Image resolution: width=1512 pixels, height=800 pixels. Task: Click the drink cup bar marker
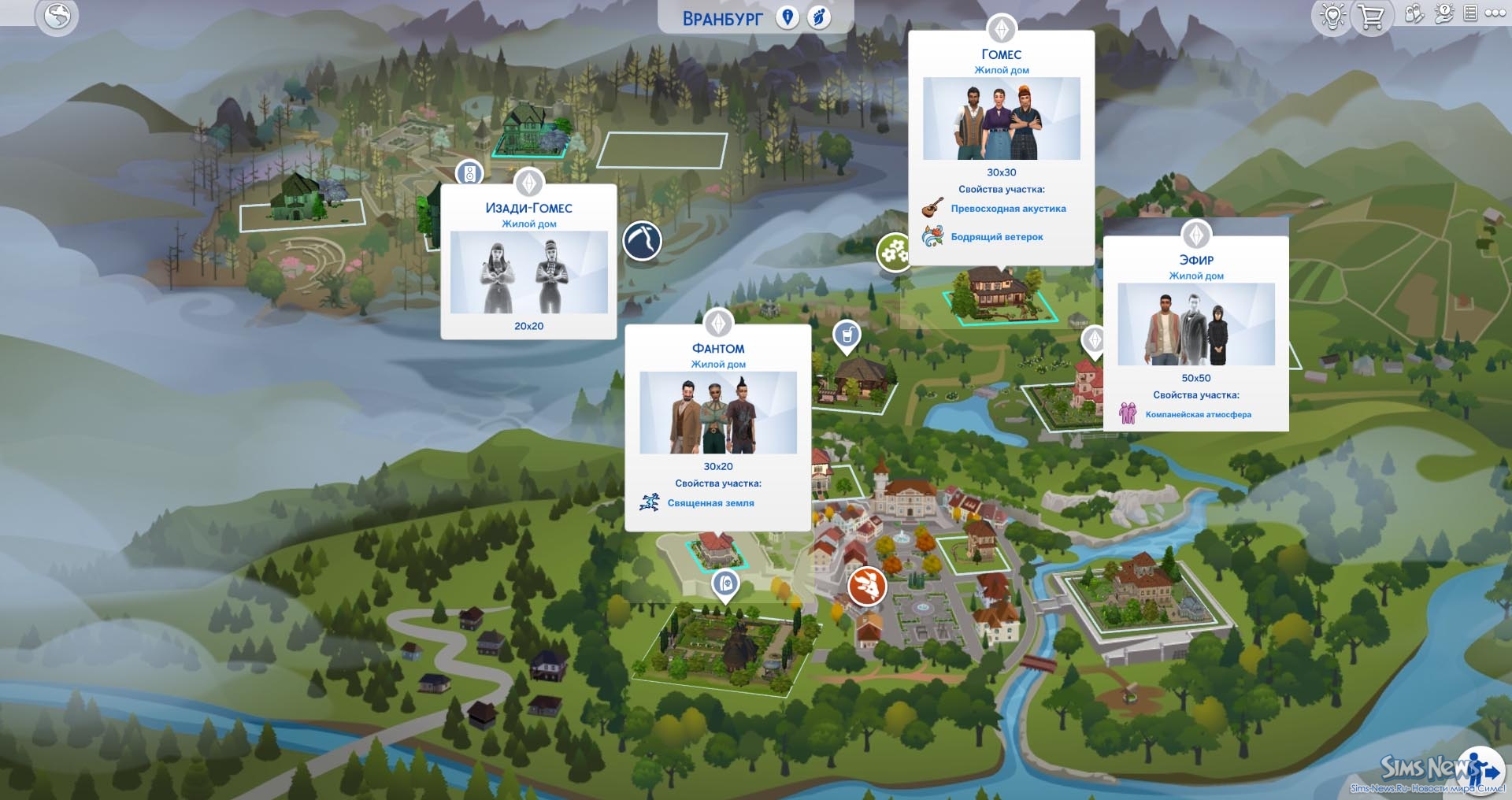tap(847, 335)
